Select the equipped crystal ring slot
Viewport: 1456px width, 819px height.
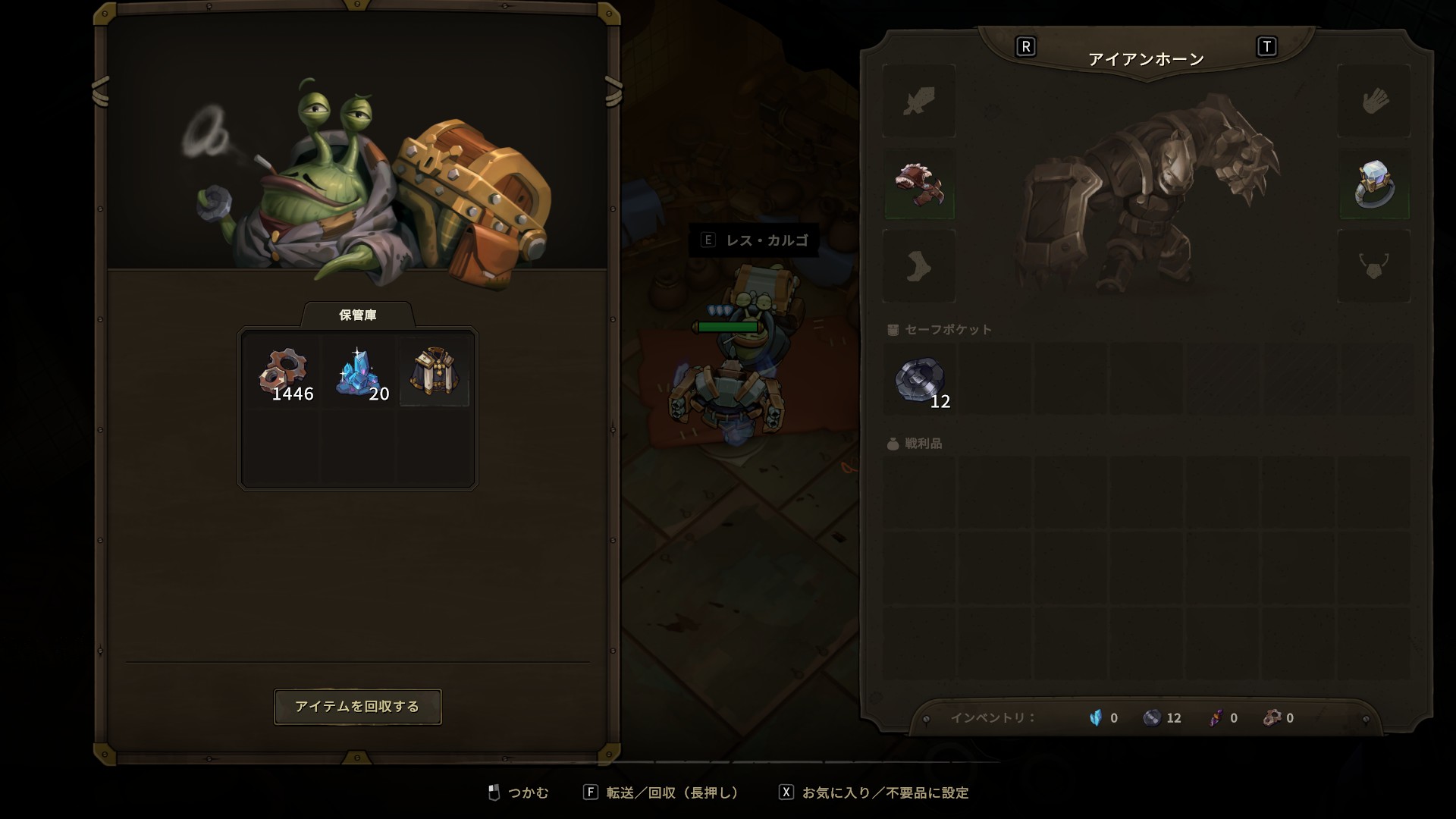coord(1374,184)
